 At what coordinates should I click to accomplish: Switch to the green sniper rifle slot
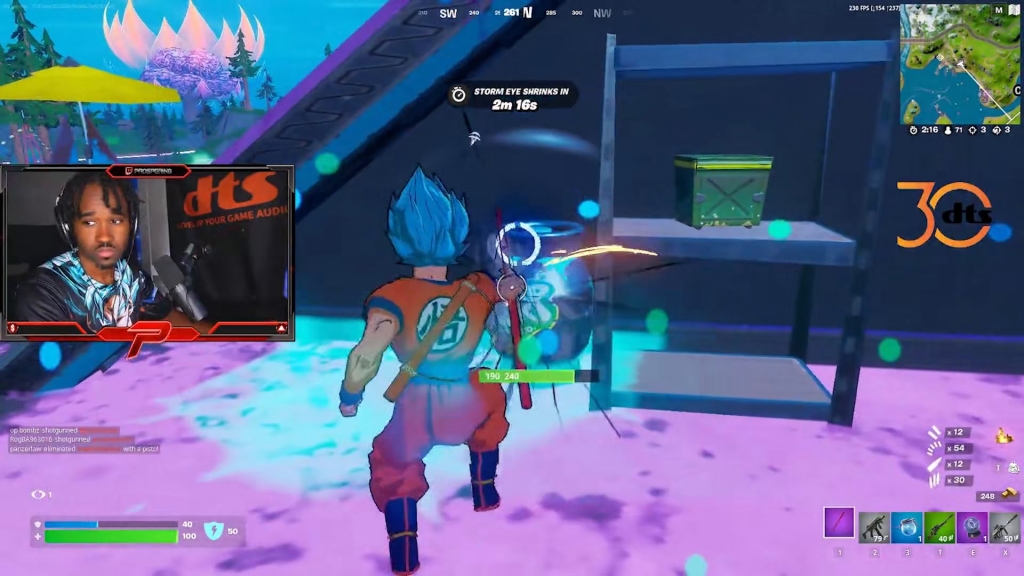(940, 526)
